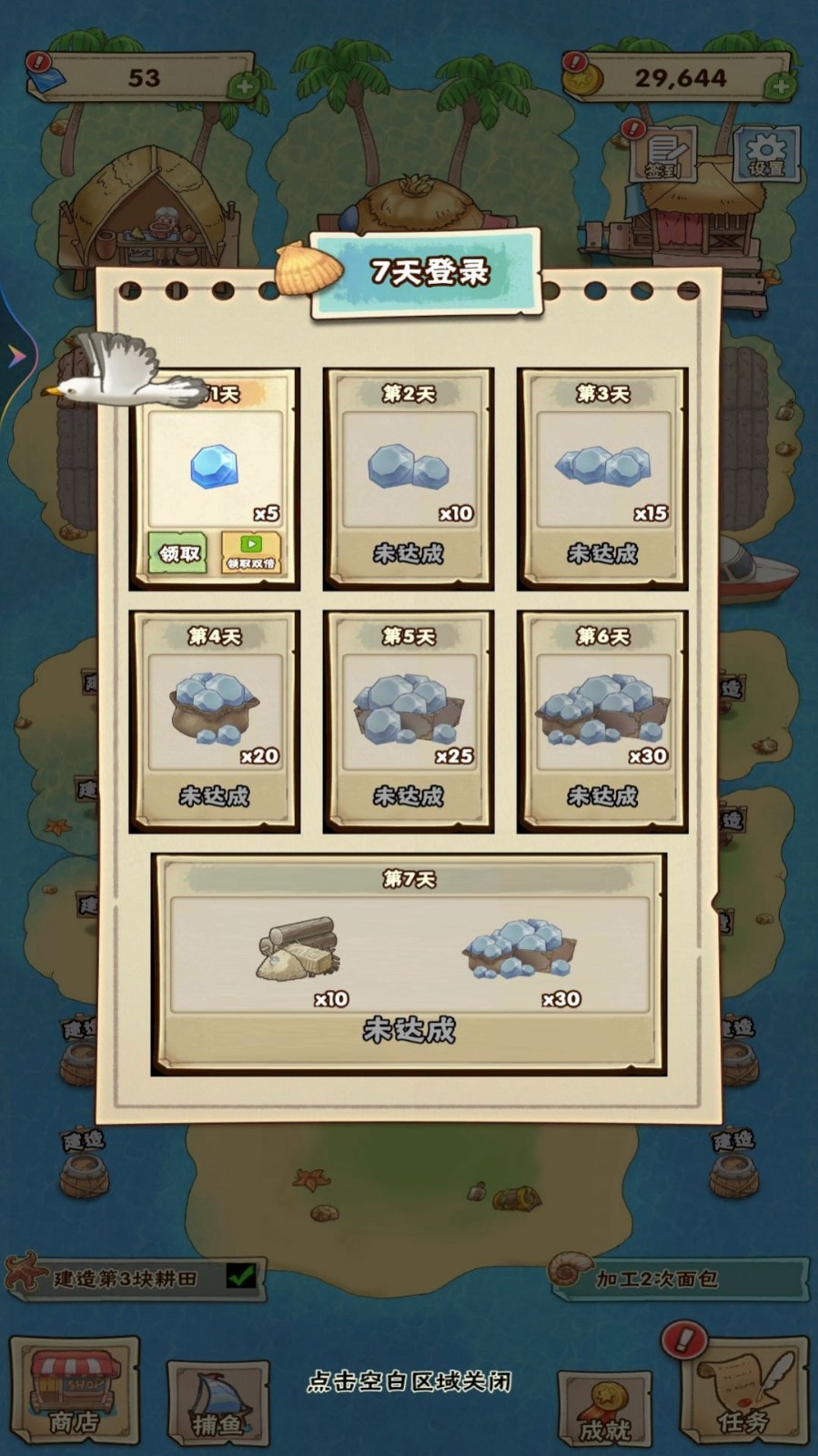Tap 点击空白区域关闭 text to close popup

(x=409, y=1381)
